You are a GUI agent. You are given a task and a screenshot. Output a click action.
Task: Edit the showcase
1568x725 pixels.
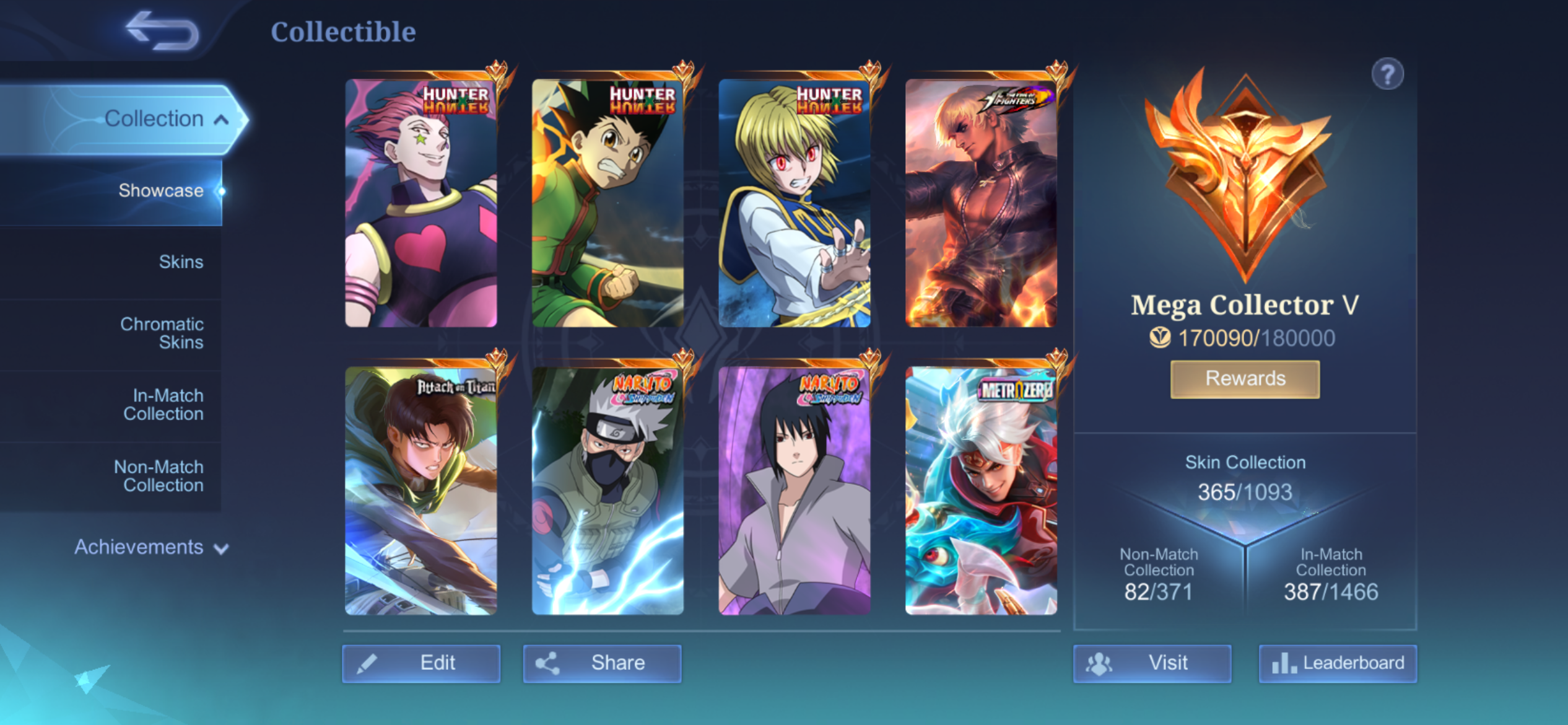(x=421, y=663)
